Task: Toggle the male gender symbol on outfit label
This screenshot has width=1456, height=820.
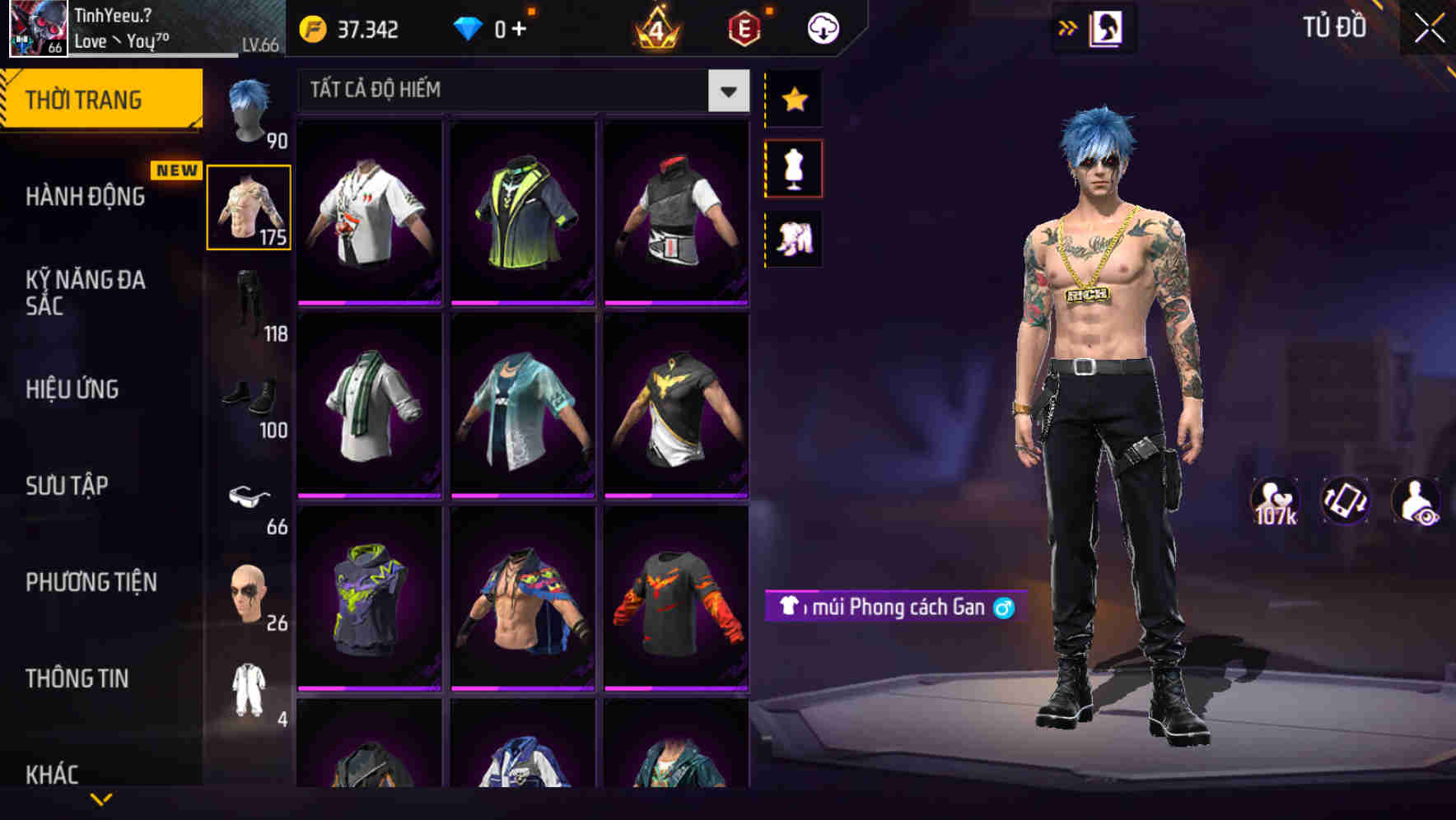Action: 1004,608
